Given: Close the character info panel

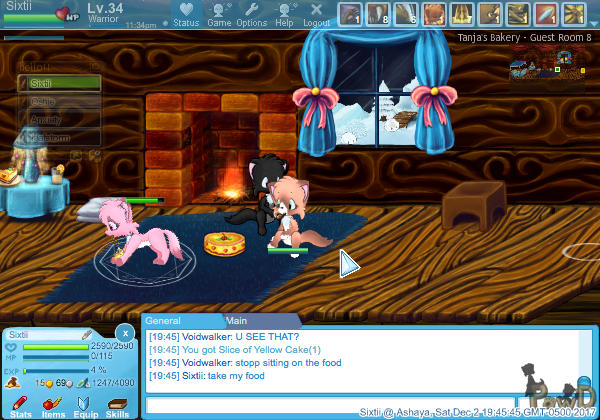Looking at the screenshot, I should (x=124, y=333).
